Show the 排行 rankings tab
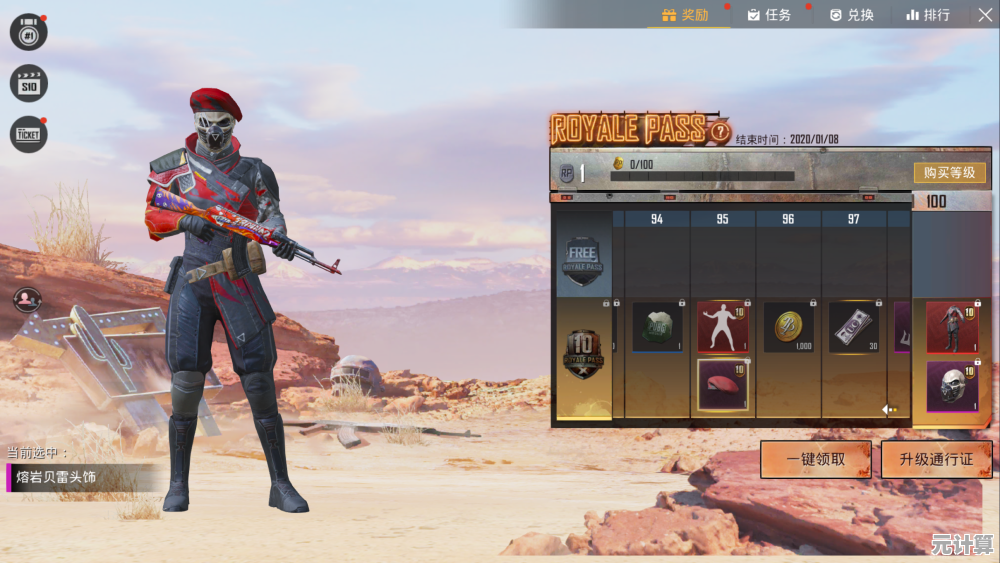Image resolution: width=1000 pixels, height=563 pixels. coord(928,15)
